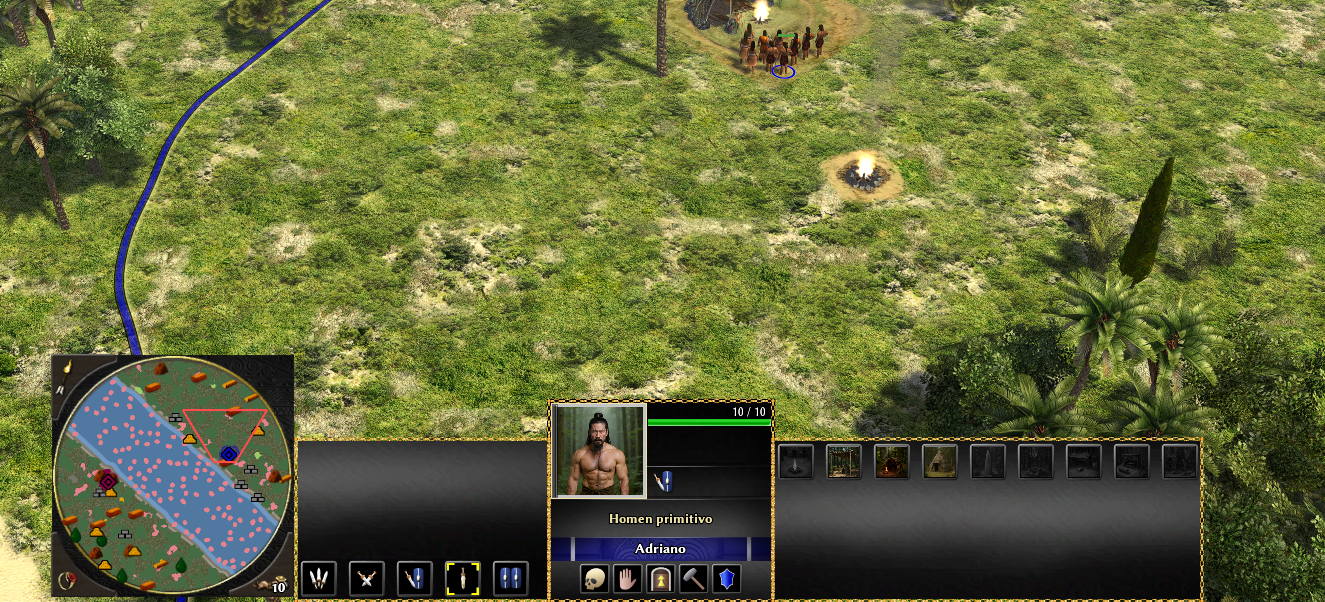Choose the double blue shields stance
The height and width of the screenshot is (602, 1325).
(510, 578)
